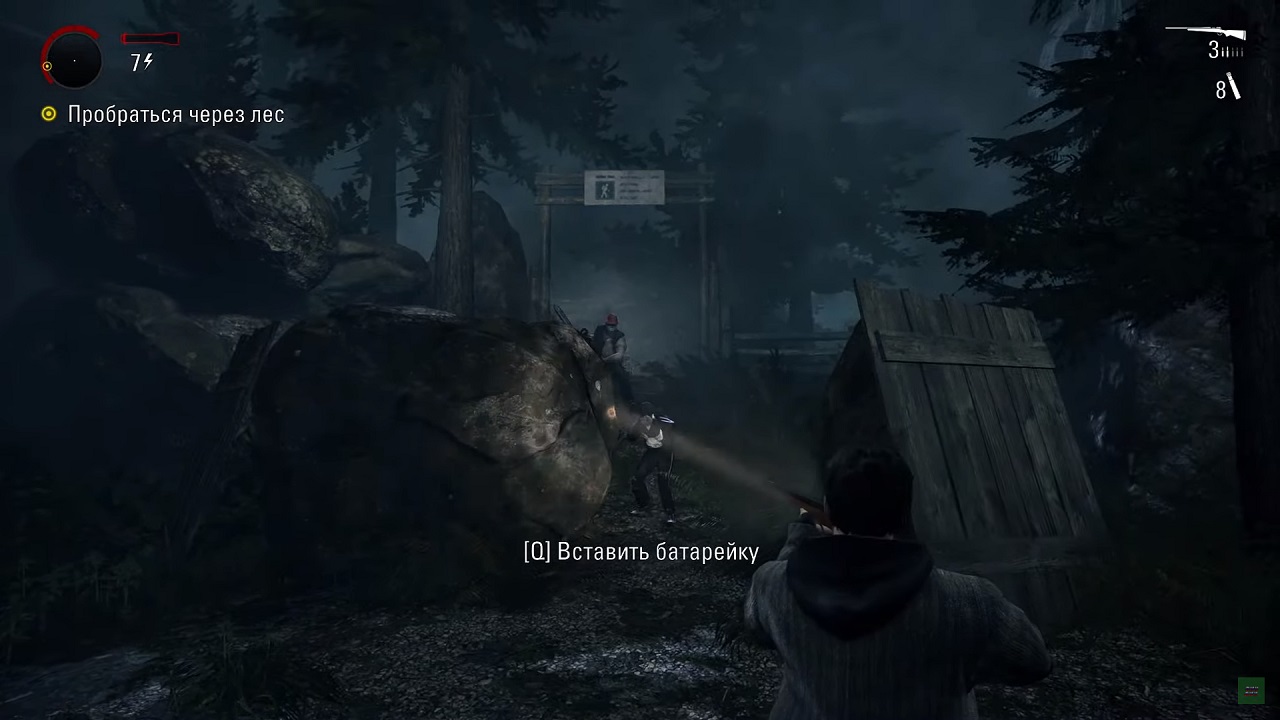
Task: Click the flare count showing 8
Action: point(1219,92)
